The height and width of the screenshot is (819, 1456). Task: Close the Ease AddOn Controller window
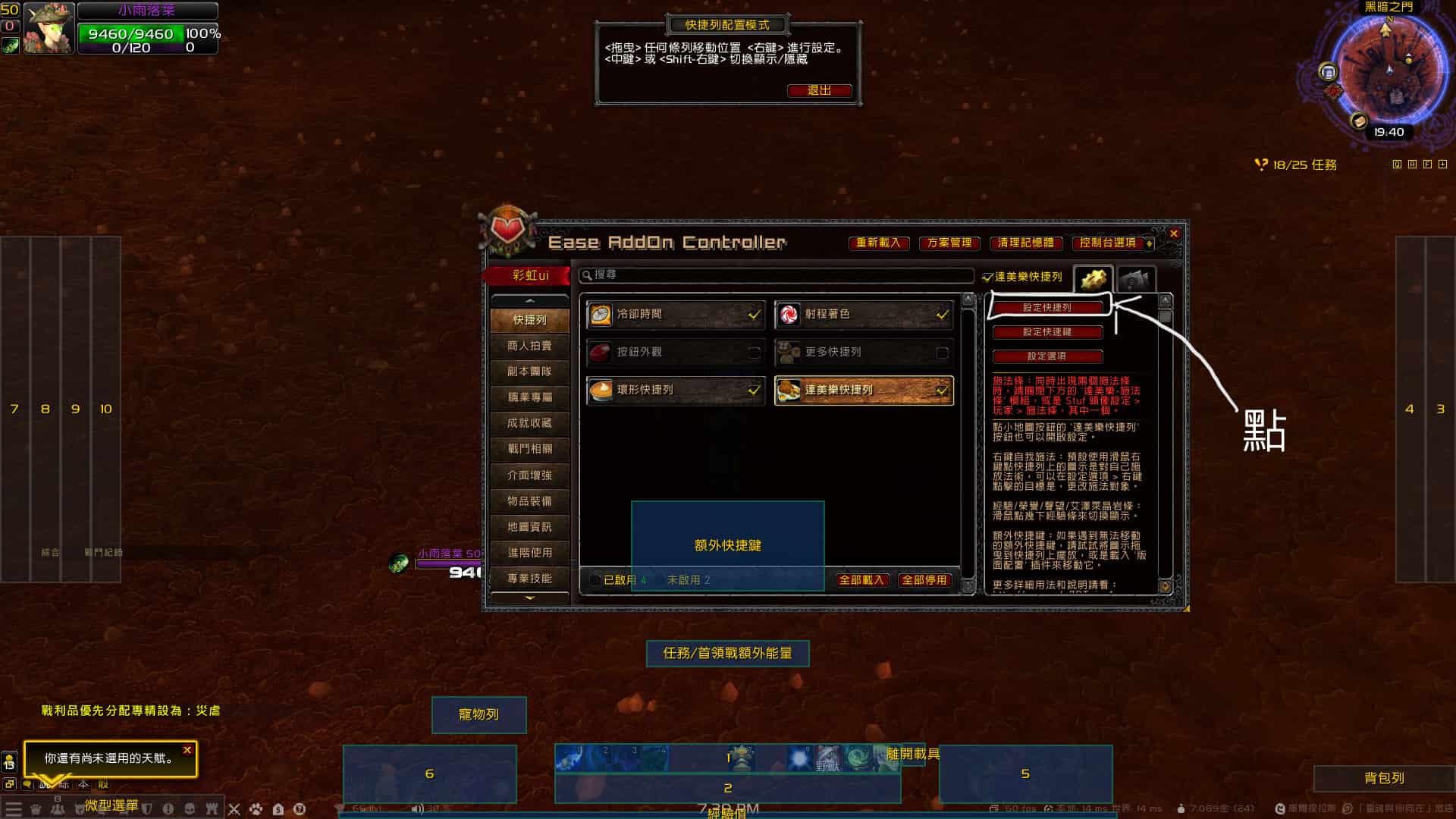click(x=1174, y=234)
